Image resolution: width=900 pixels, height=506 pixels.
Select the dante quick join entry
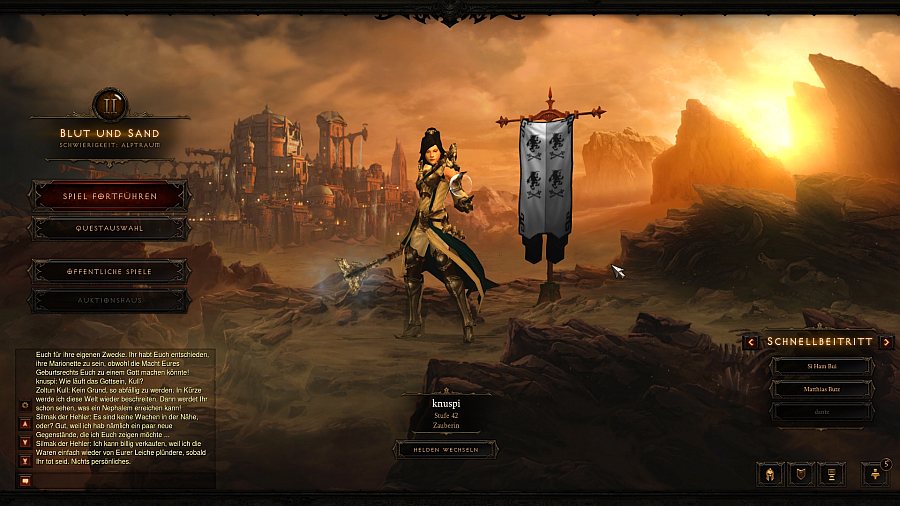820,411
